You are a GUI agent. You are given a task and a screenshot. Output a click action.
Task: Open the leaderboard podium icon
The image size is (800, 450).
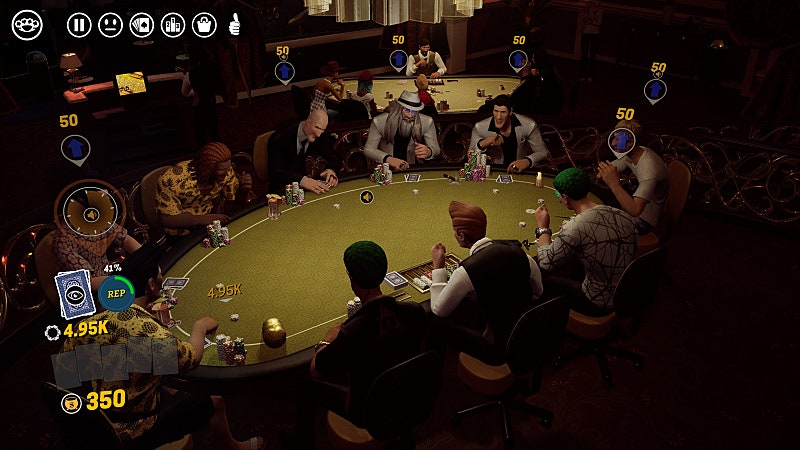click(173, 25)
